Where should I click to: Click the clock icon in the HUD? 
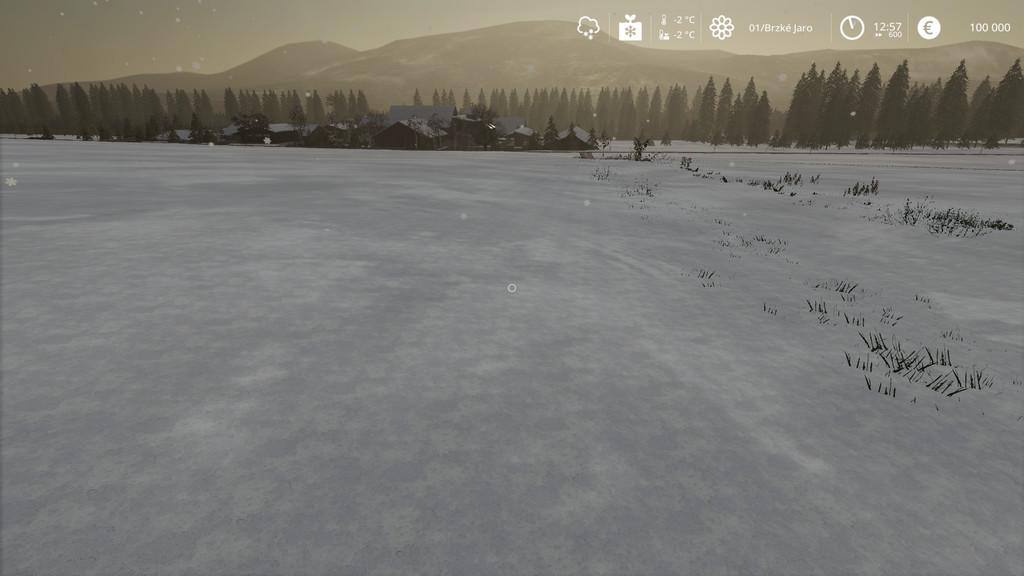tap(851, 28)
